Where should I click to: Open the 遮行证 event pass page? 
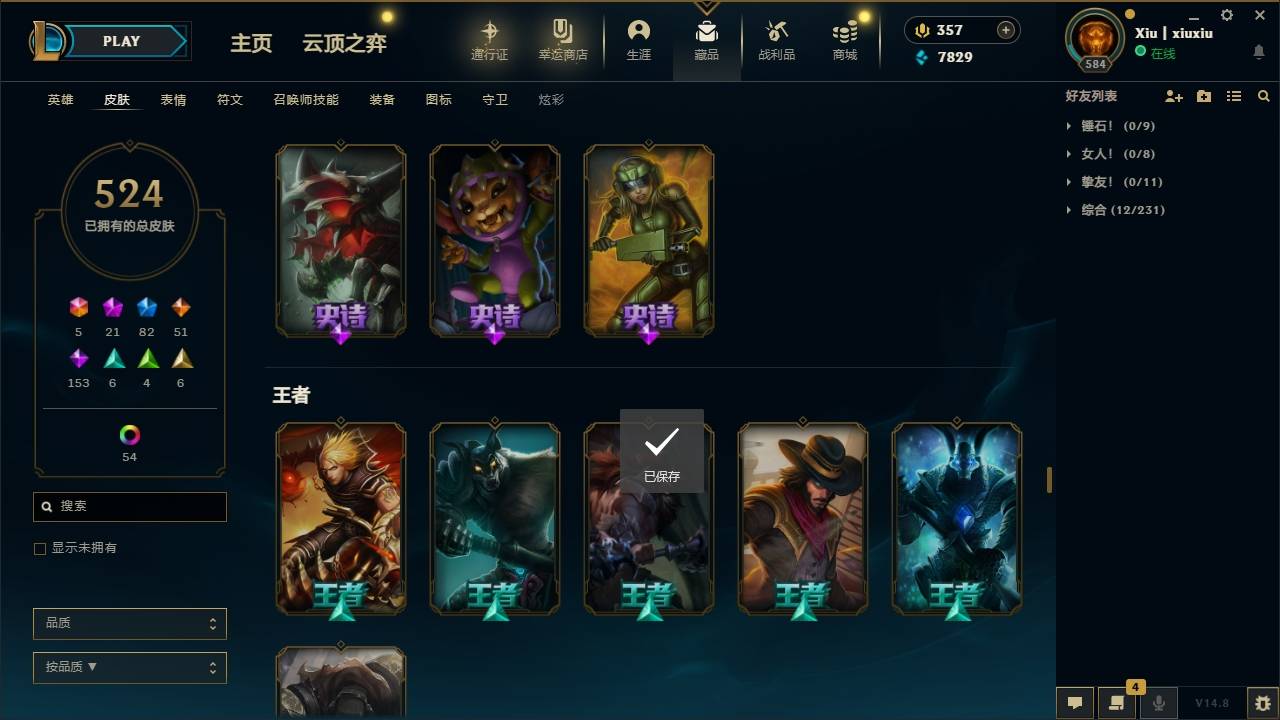491,40
